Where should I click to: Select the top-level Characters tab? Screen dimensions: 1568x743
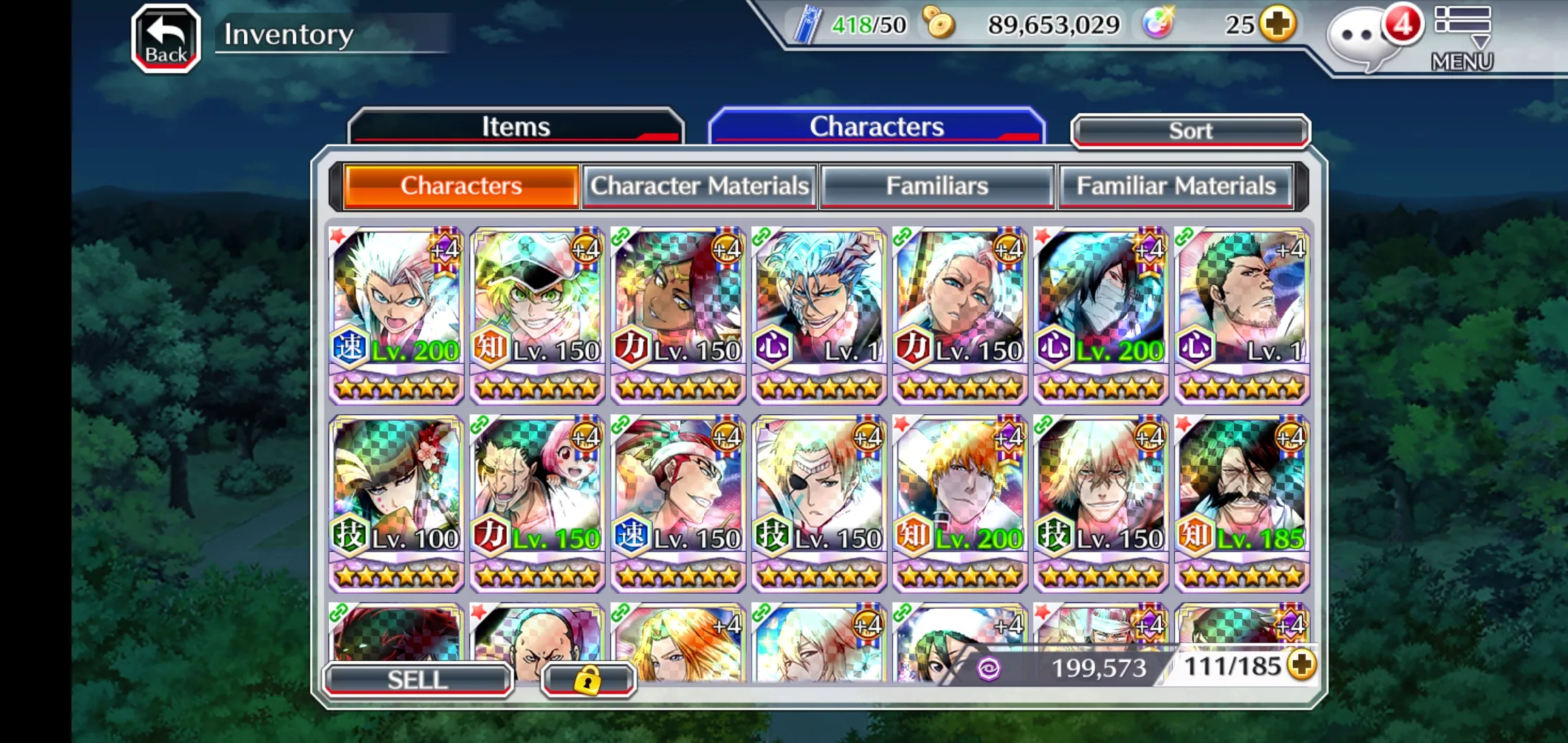click(x=876, y=127)
